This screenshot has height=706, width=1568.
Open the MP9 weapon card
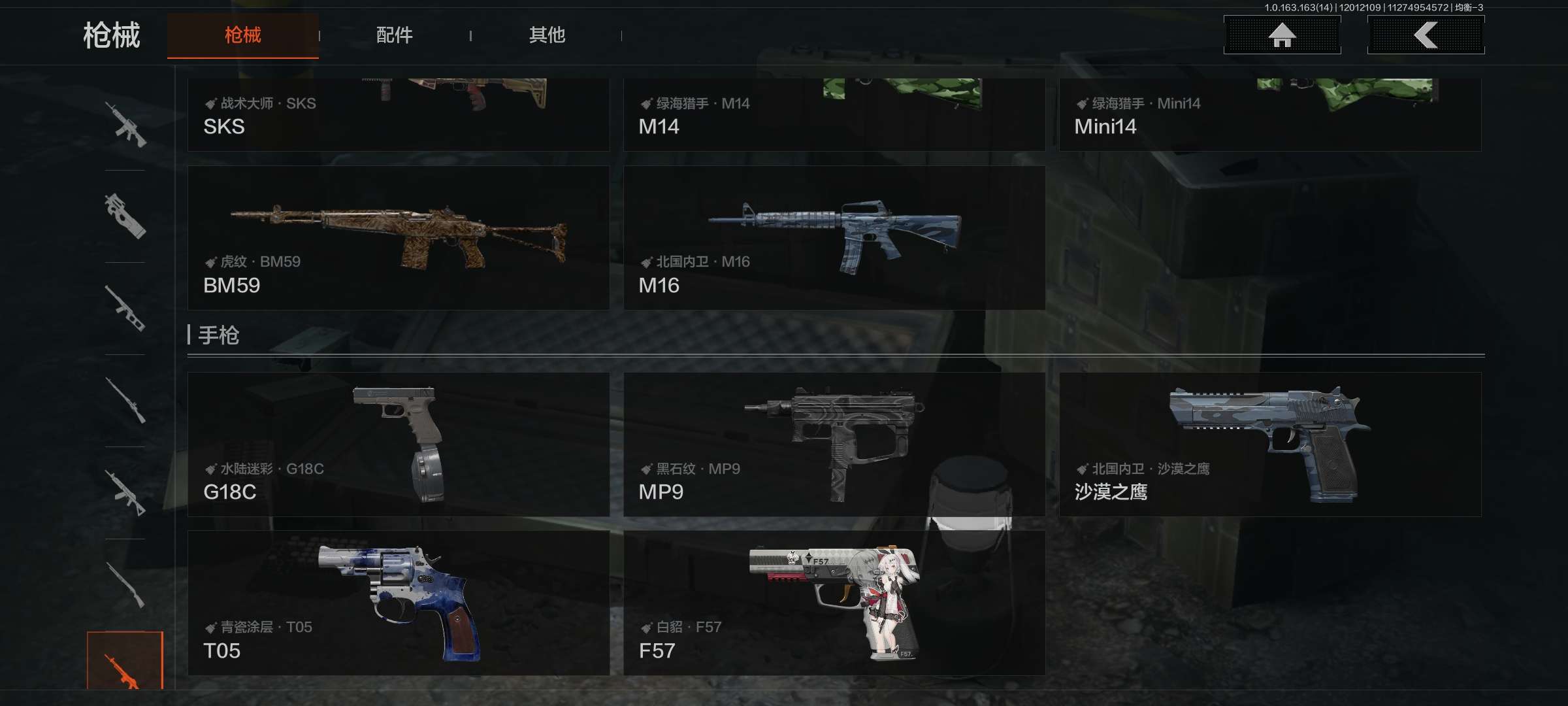(834, 445)
